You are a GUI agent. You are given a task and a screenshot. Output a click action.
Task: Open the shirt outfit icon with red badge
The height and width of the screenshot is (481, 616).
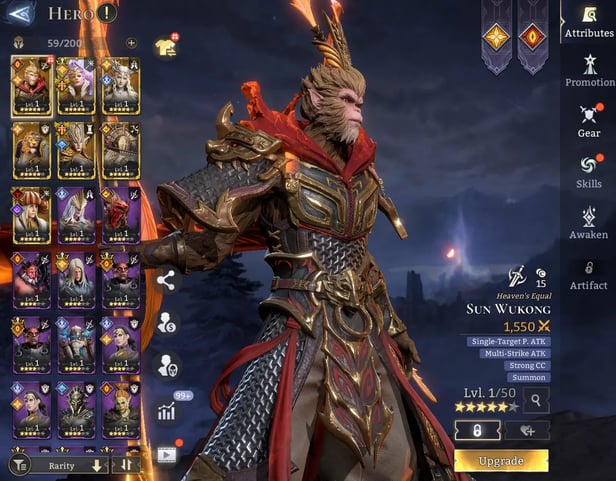[x=165, y=47]
